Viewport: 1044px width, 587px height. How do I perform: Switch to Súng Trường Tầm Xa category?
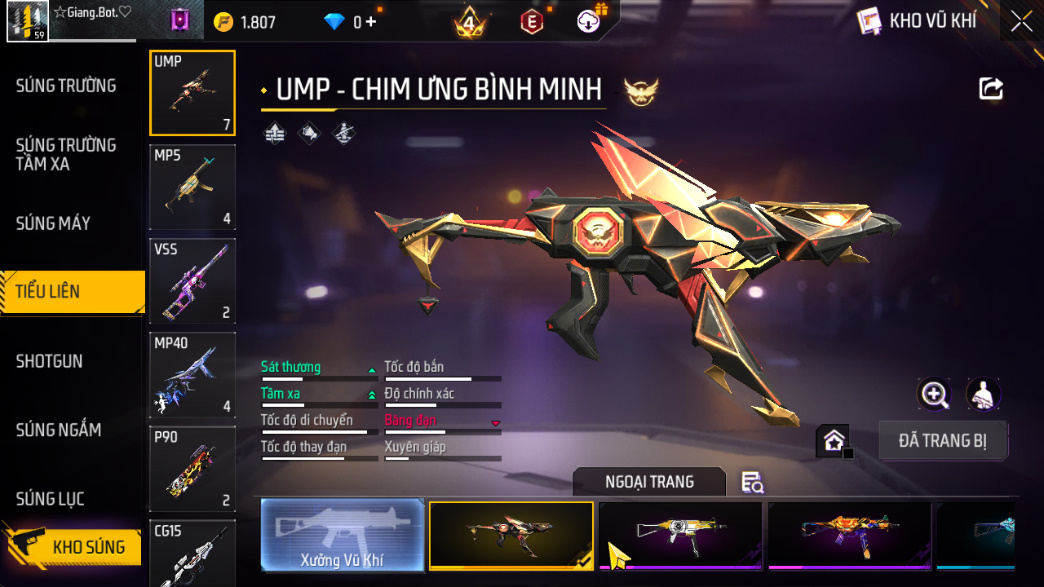click(66, 154)
